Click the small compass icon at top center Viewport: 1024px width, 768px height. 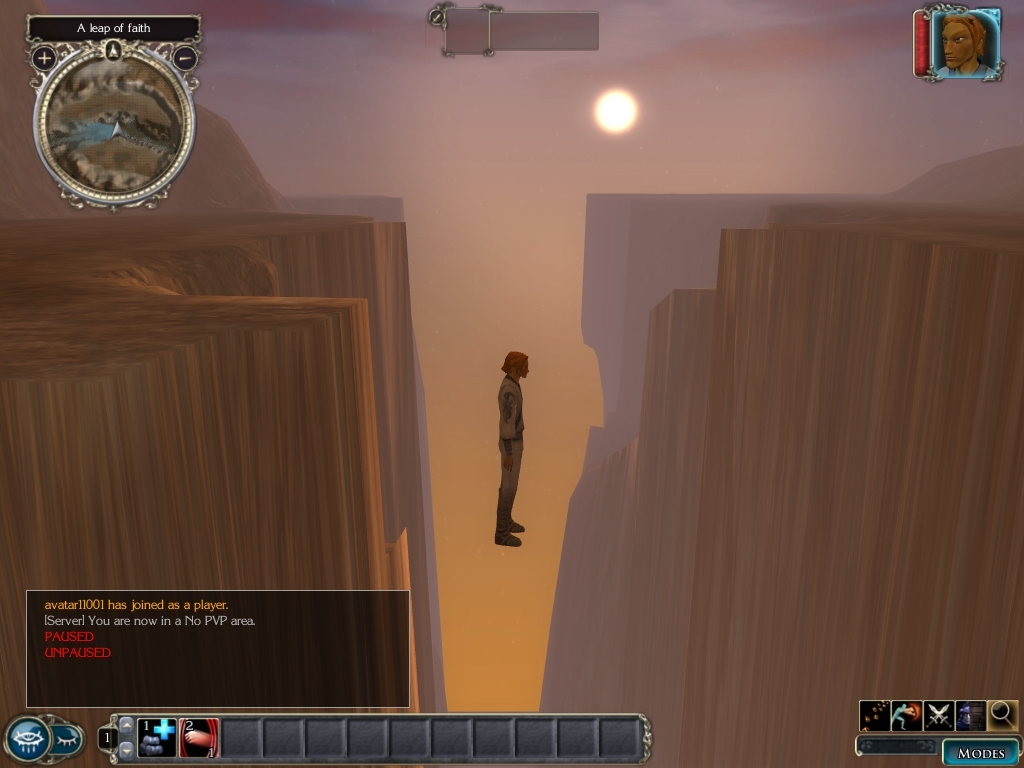pyautogui.click(x=437, y=16)
